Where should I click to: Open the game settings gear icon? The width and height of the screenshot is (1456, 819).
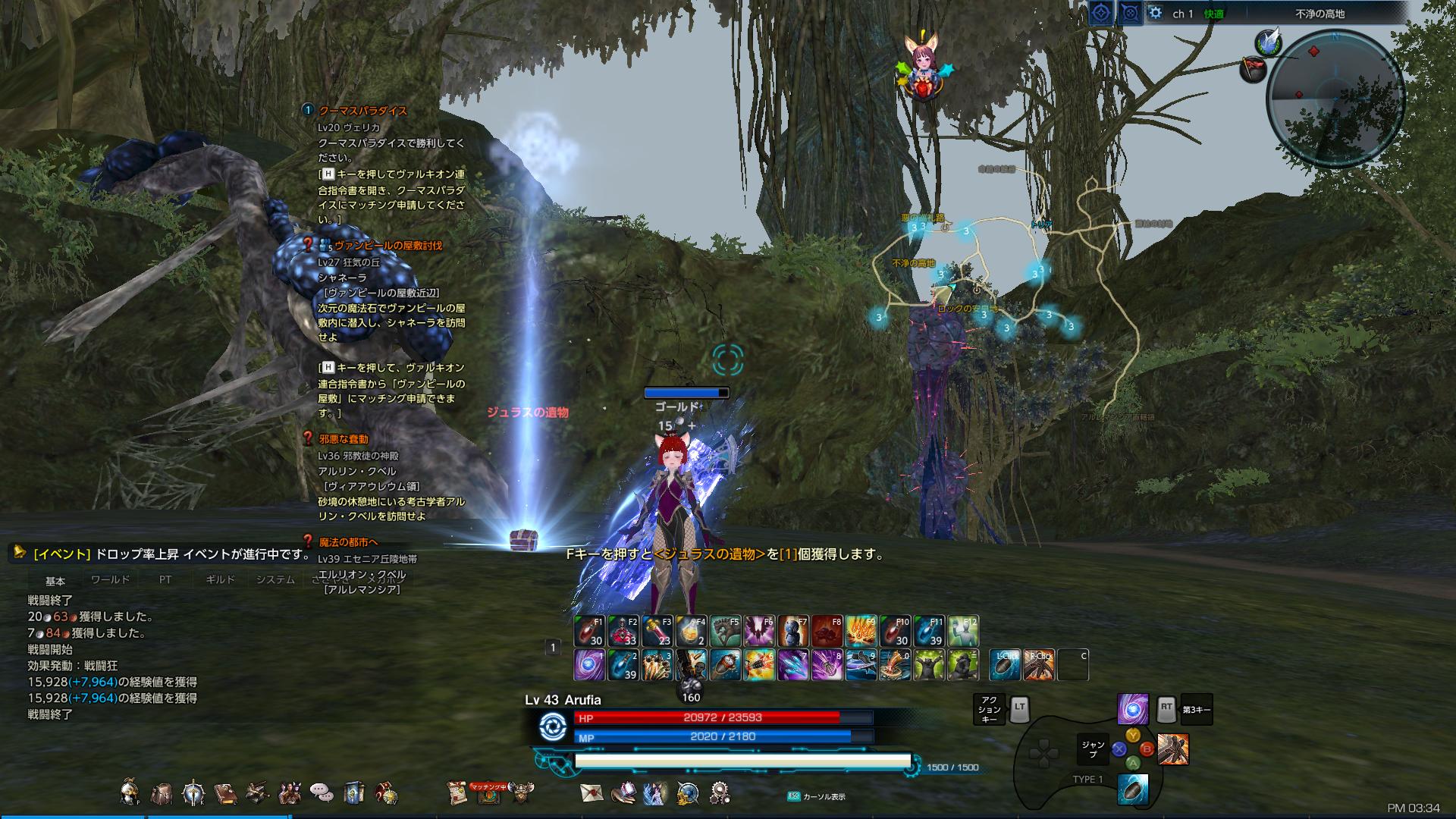click(x=720, y=794)
